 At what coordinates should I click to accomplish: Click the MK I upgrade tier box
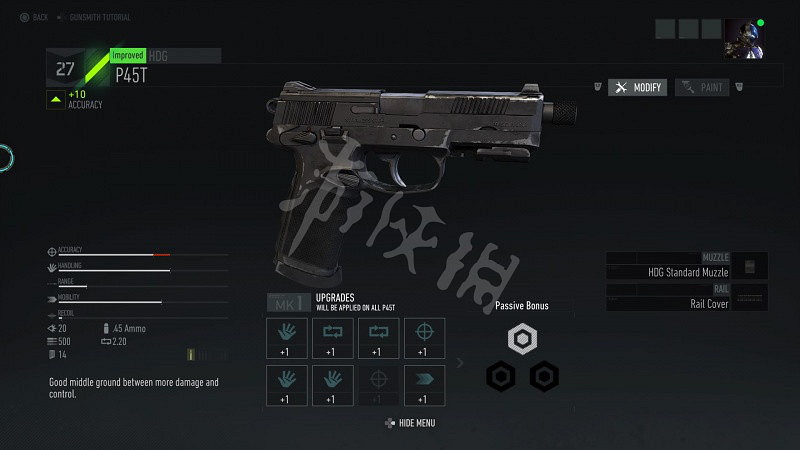pyautogui.click(x=288, y=301)
